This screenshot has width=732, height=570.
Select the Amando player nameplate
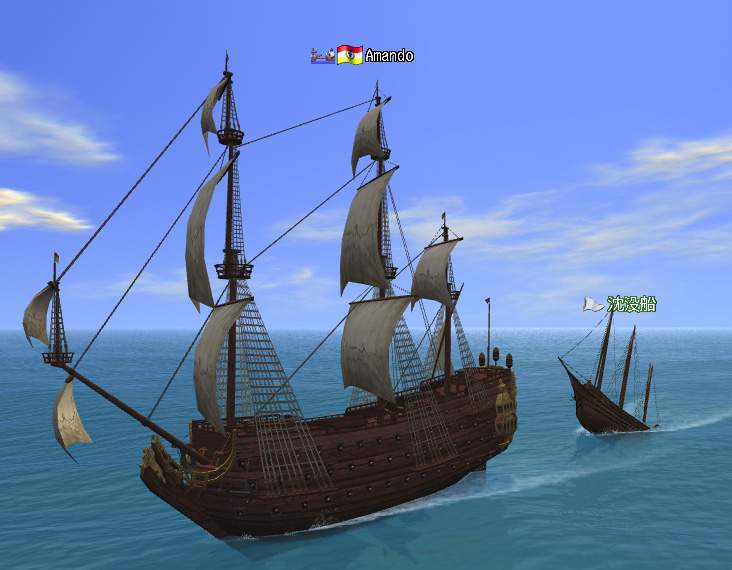(x=388, y=56)
